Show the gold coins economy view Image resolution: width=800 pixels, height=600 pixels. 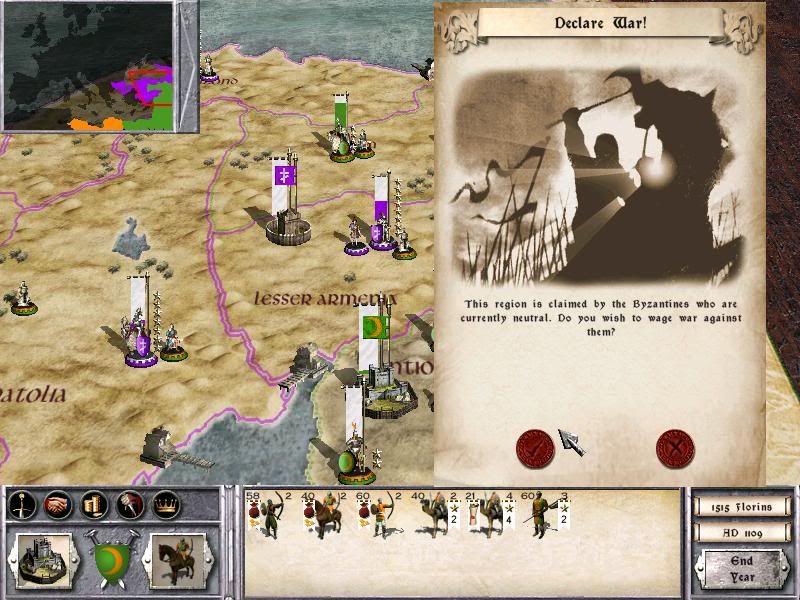click(94, 505)
